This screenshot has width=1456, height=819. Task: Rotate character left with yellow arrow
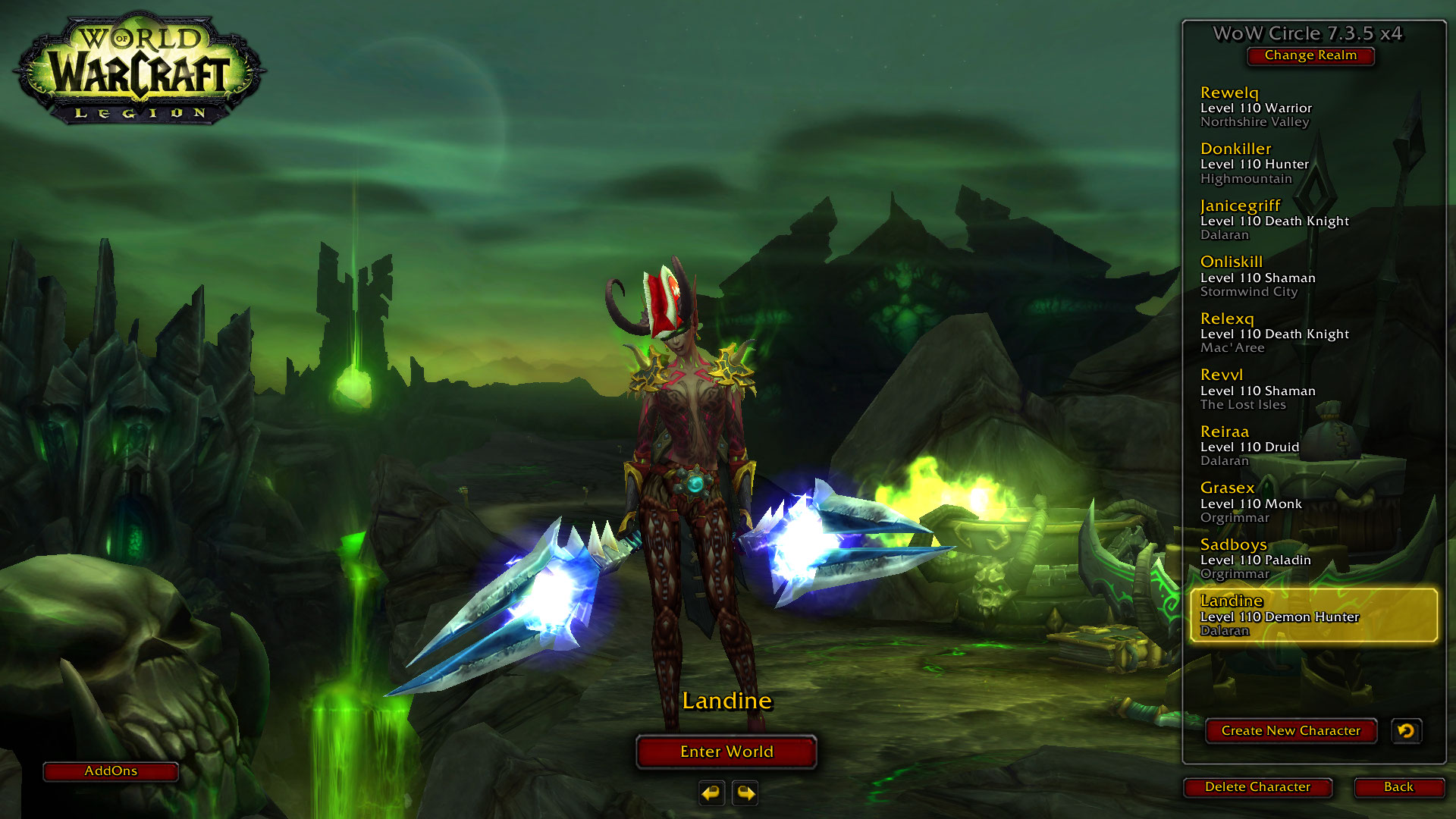click(711, 793)
